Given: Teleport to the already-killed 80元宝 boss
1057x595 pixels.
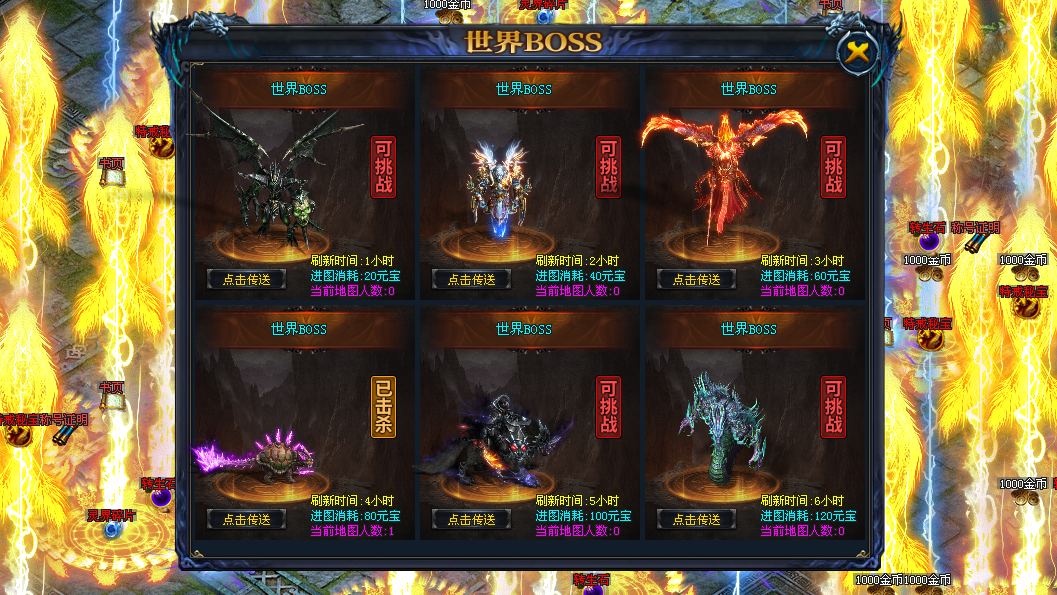Looking at the screenshot, I should 246,519.
